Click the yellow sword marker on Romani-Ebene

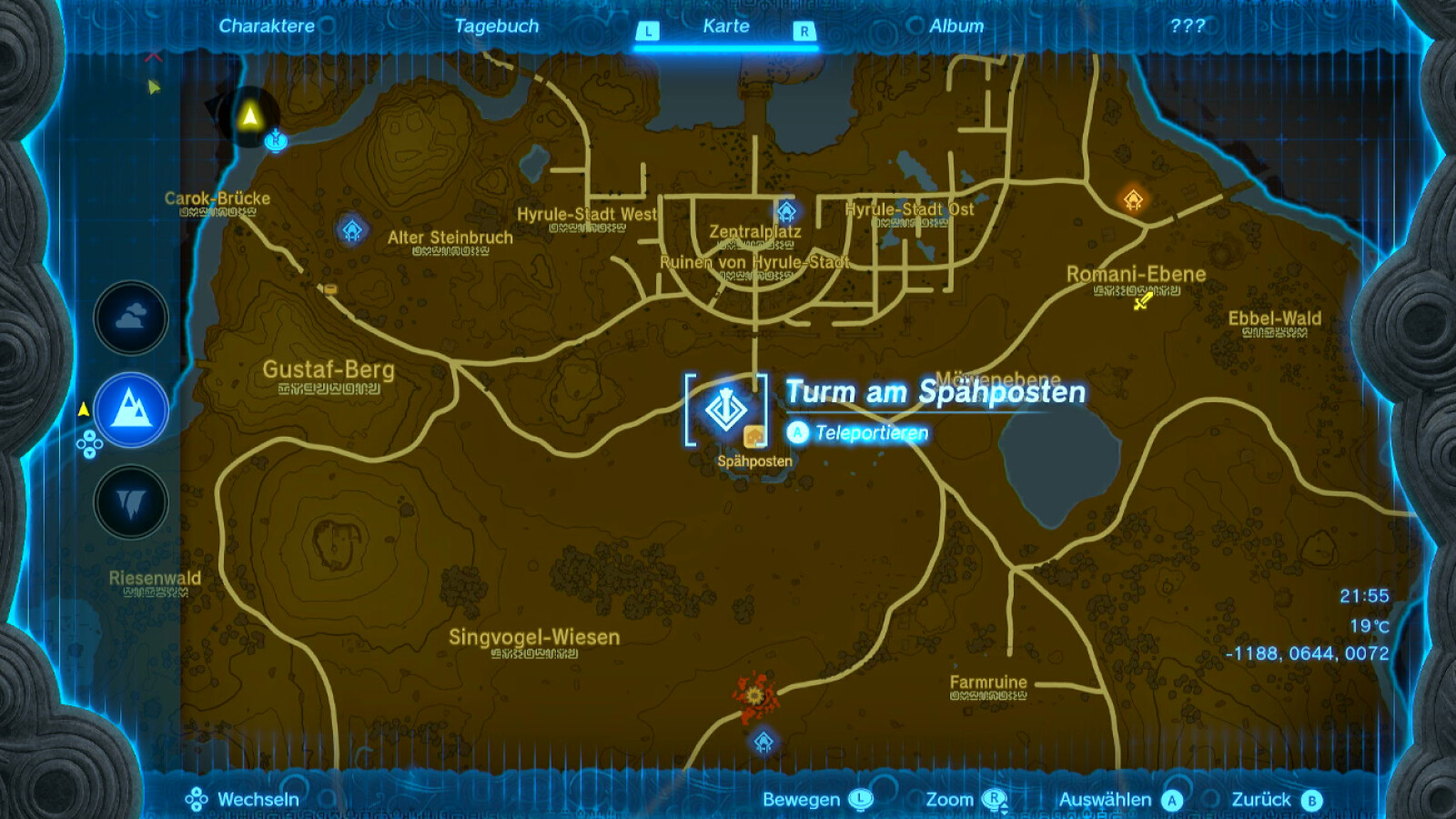coord(1143,300)
